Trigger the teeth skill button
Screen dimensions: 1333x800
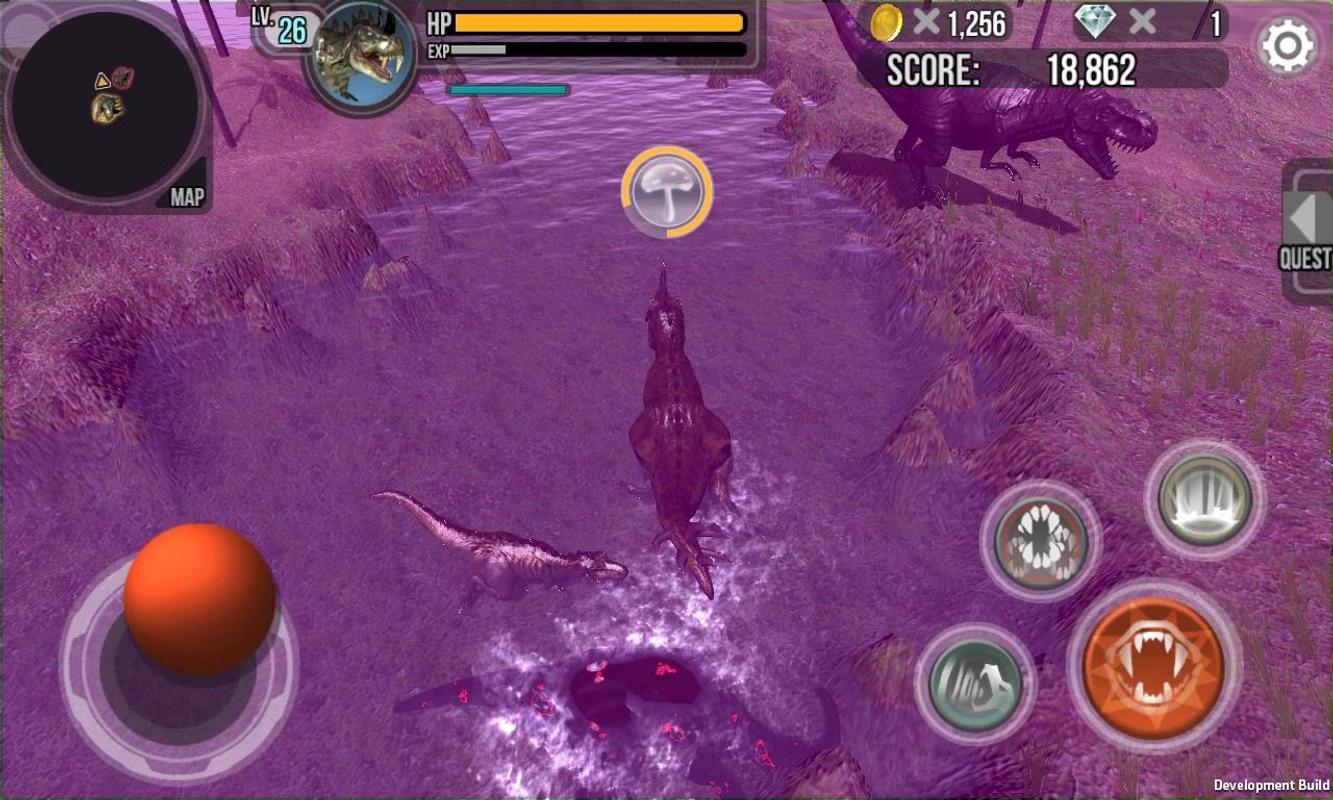coord(1205,499)
